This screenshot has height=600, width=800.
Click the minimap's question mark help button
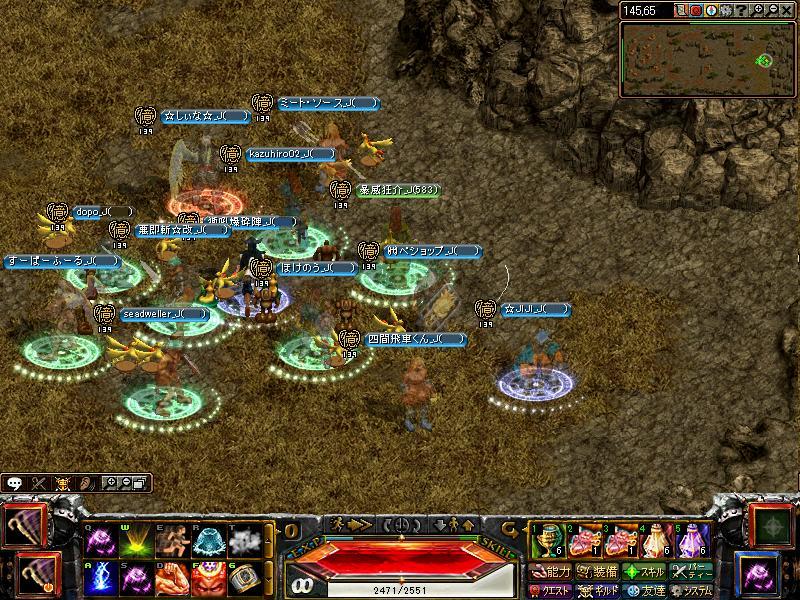740,10
